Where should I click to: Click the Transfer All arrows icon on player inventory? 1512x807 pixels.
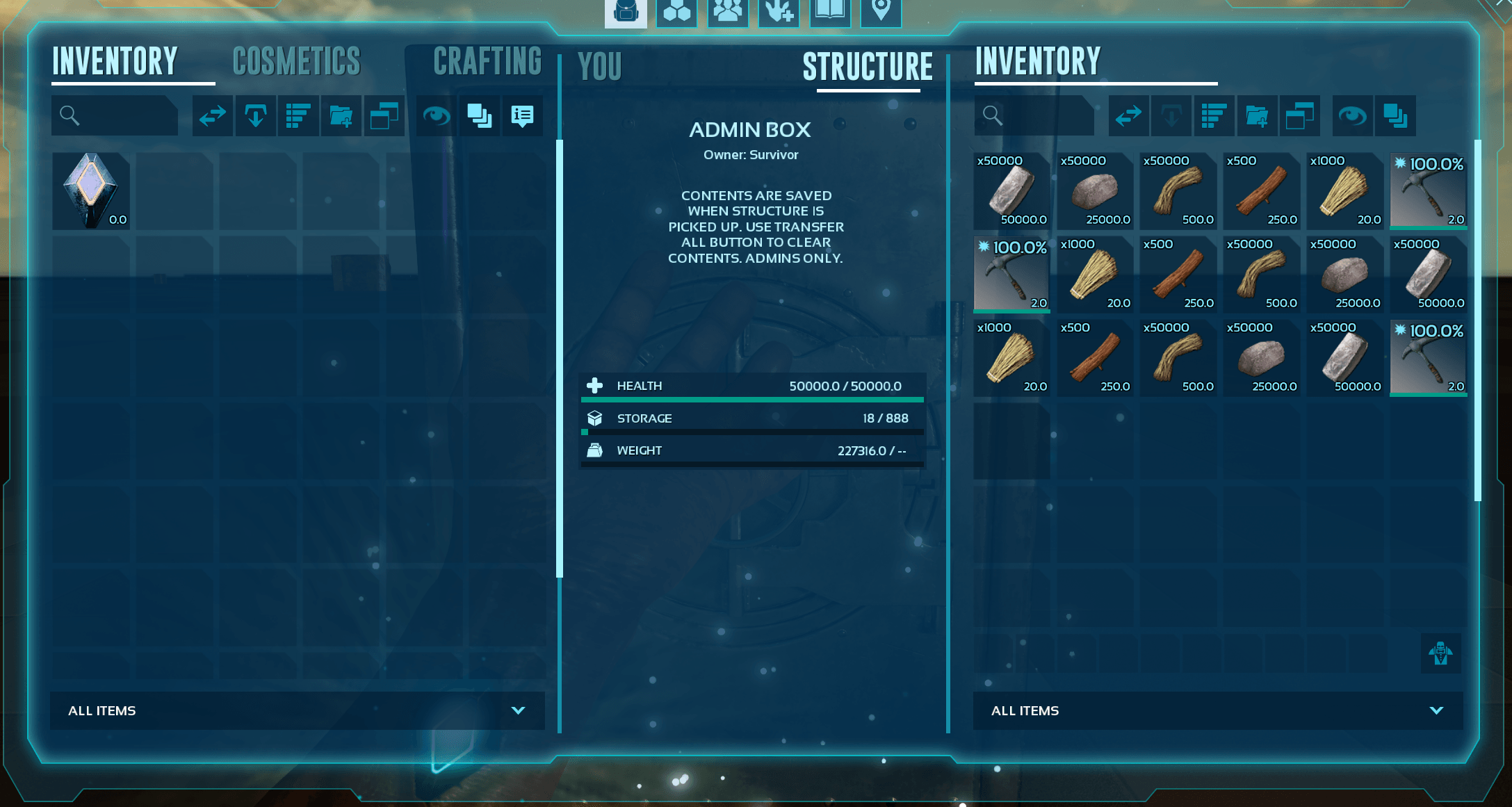[212, 115]
